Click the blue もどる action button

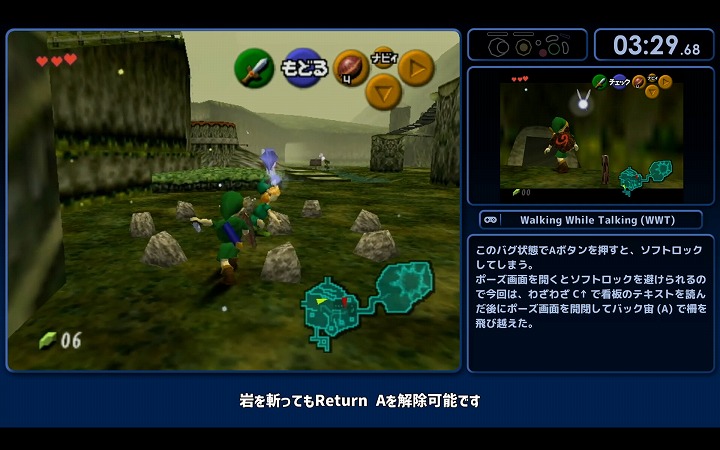click(304, 68)
